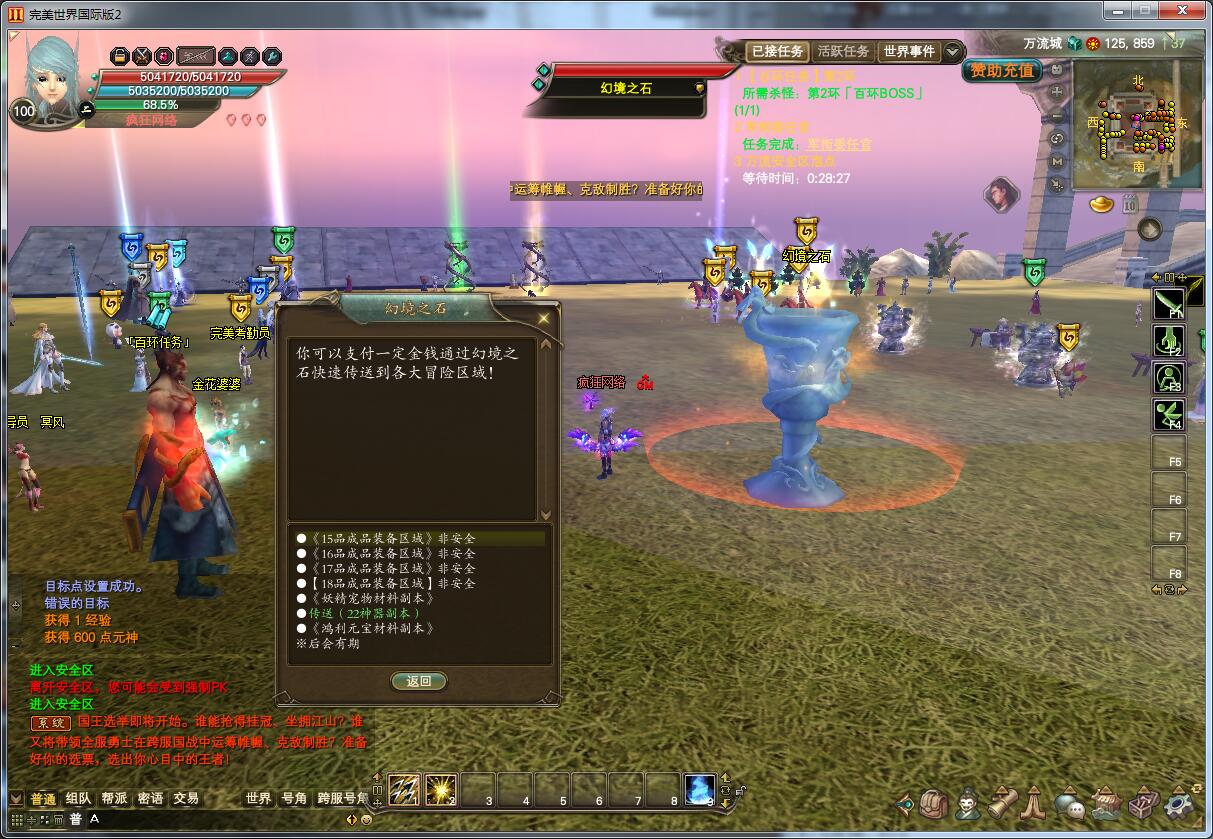Click the 返回 button in the dialog

pos(418,681)
